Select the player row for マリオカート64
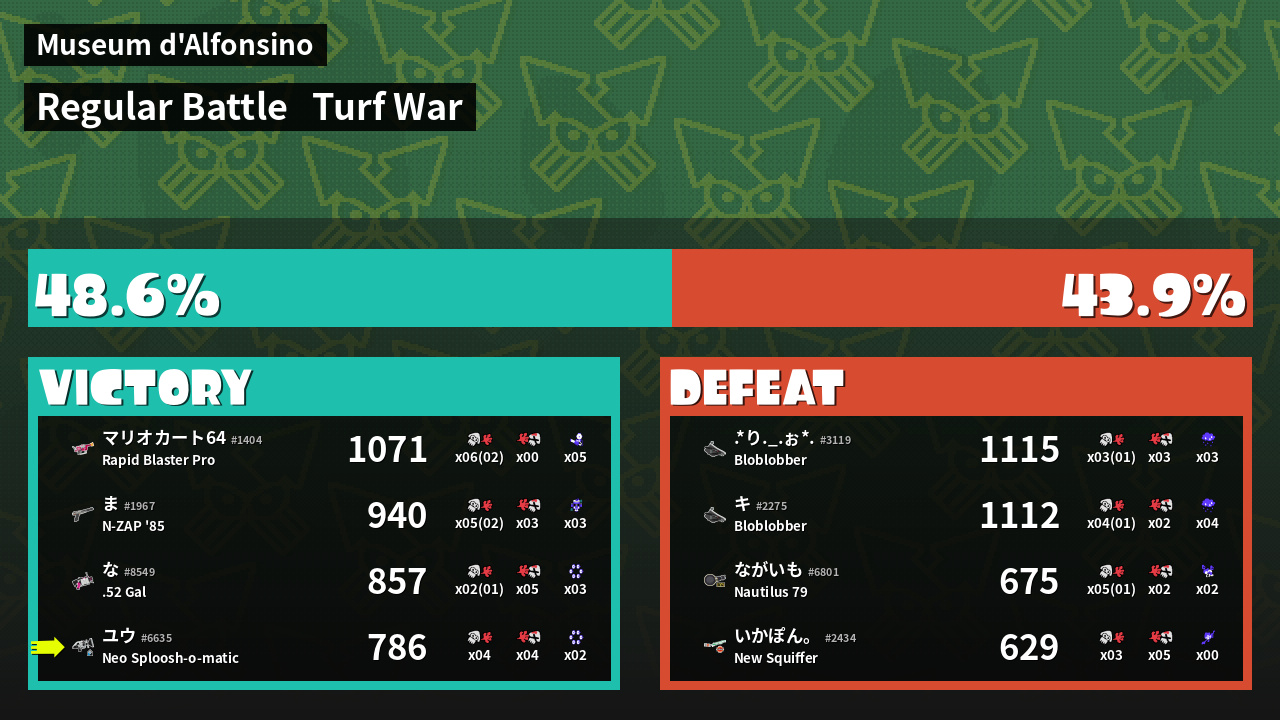 (324, 449)
